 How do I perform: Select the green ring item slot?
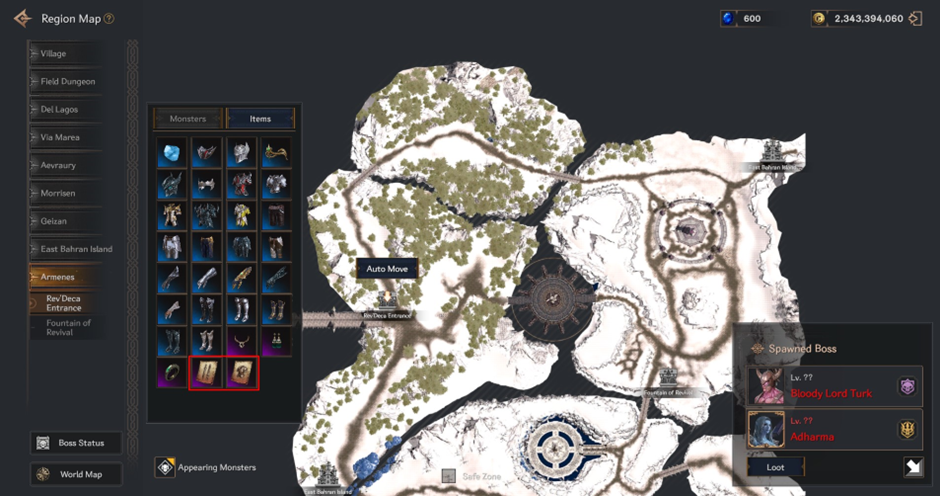click(x=172, y=373)
